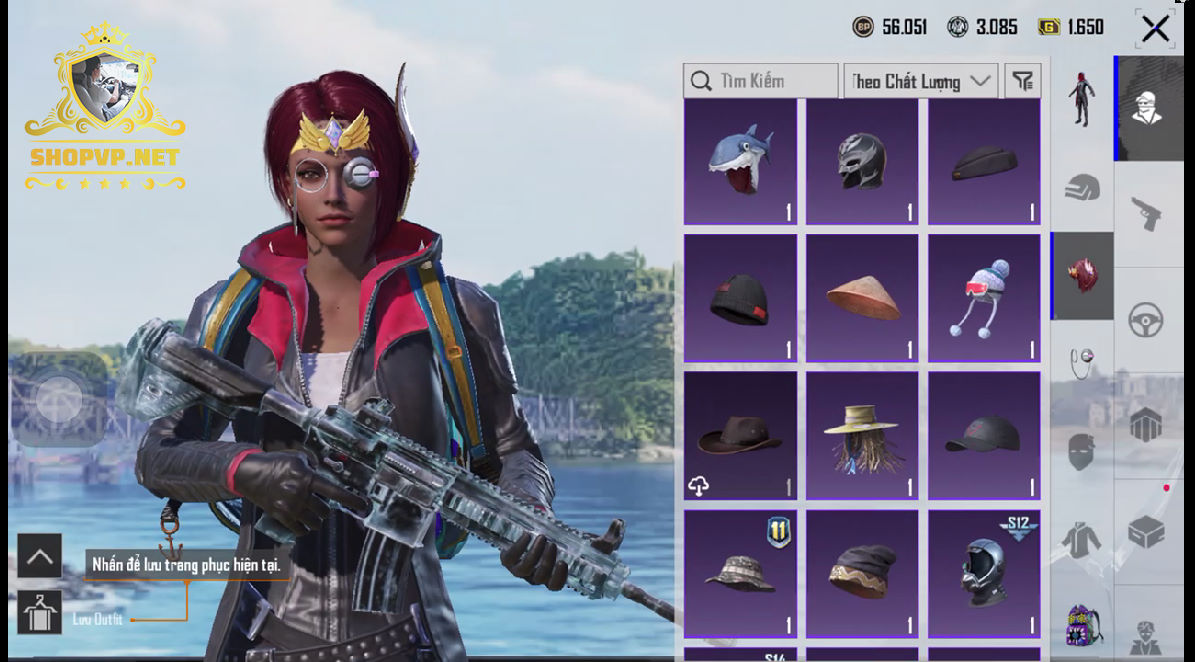
Task: Click the Tìm Kiếm search field
Action: [761, 81]
